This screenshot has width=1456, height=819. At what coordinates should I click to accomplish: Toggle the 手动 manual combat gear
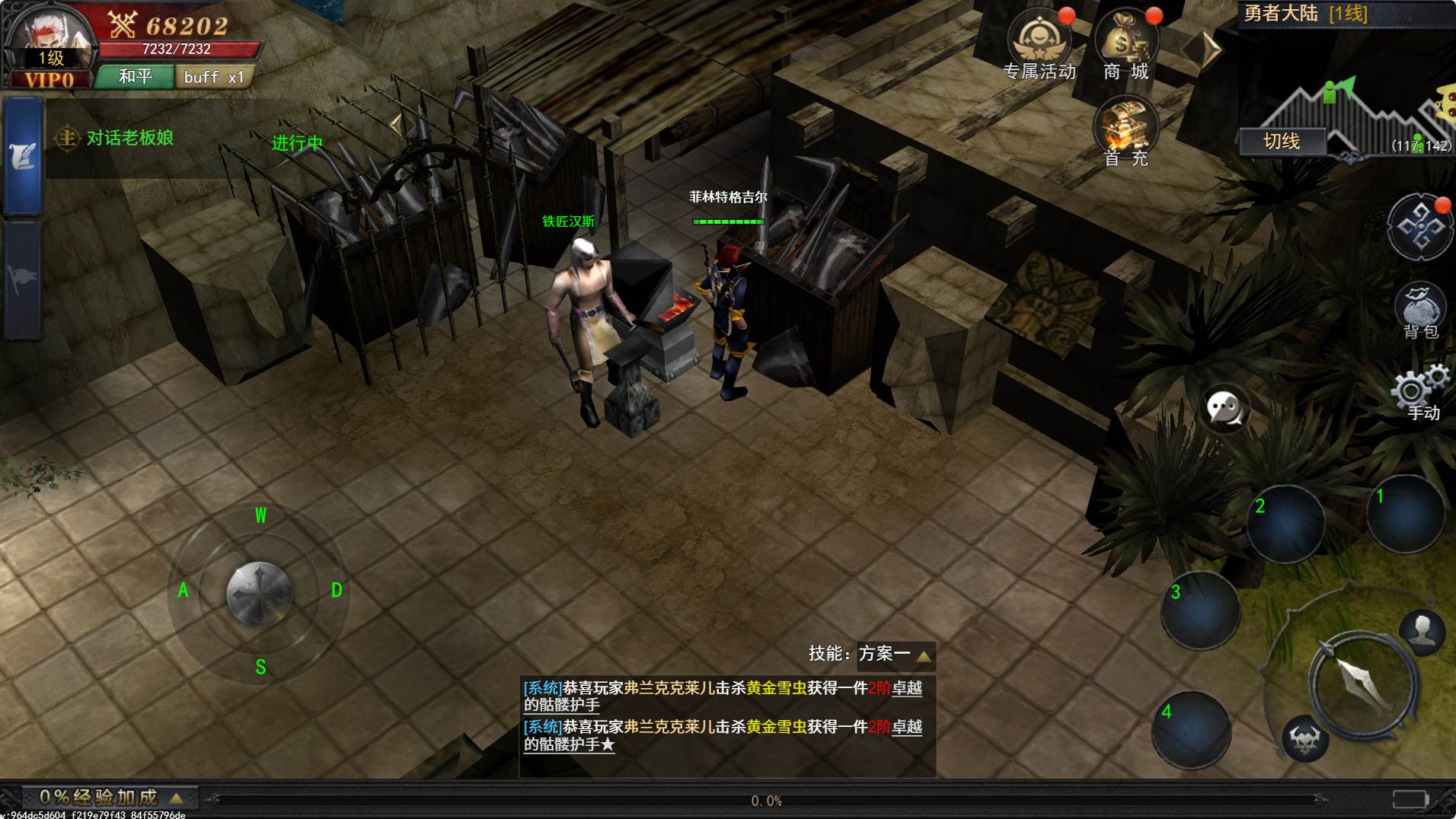click(x=1419, y=394)
